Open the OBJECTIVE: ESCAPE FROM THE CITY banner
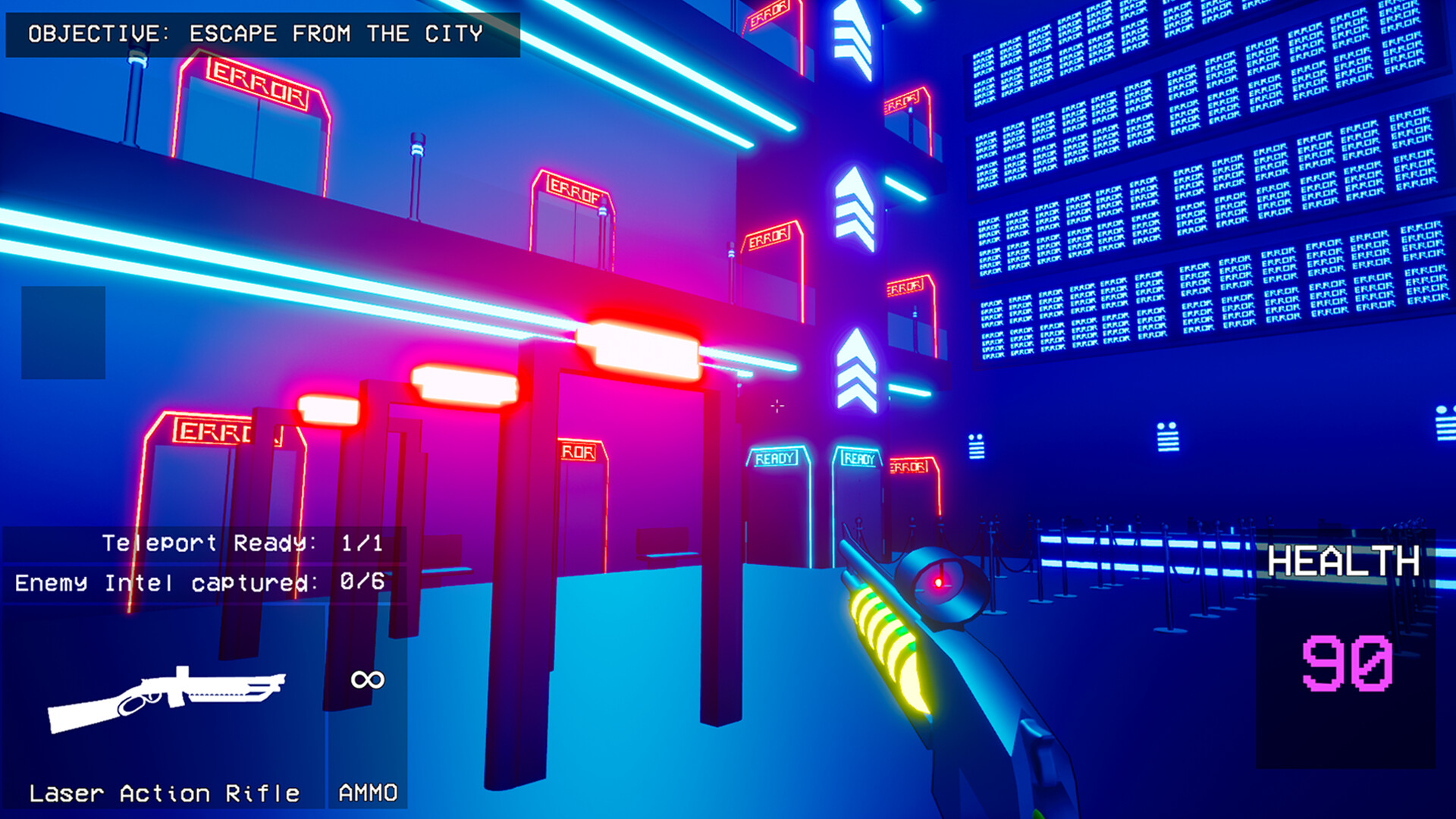1456x819 pixels. click(262, 33)
